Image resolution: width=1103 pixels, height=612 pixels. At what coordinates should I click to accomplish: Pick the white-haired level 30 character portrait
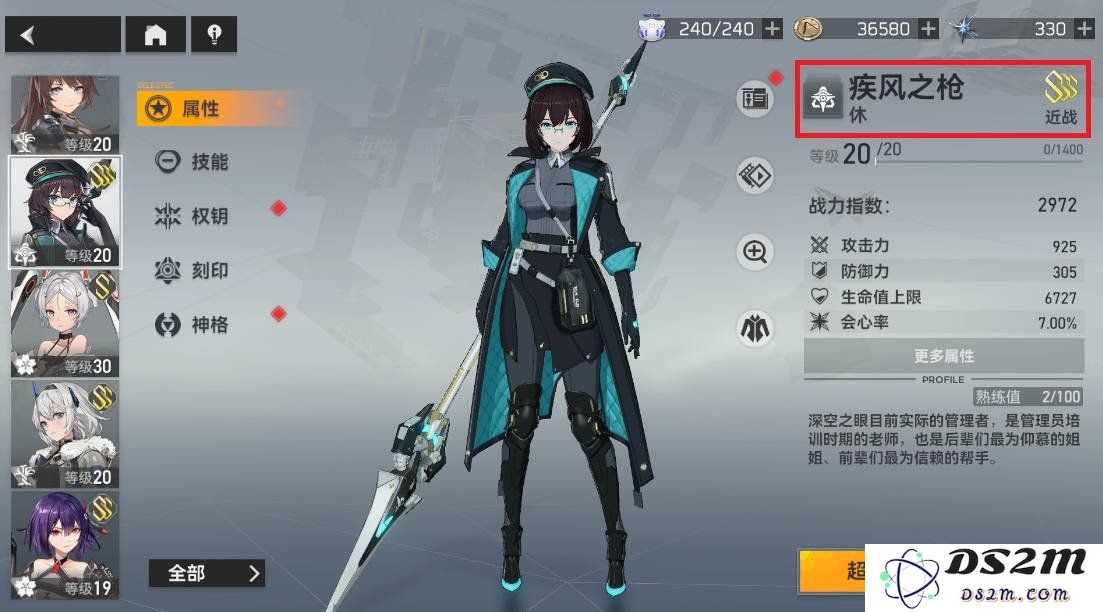pyautogui.click(x=65, y=323)
